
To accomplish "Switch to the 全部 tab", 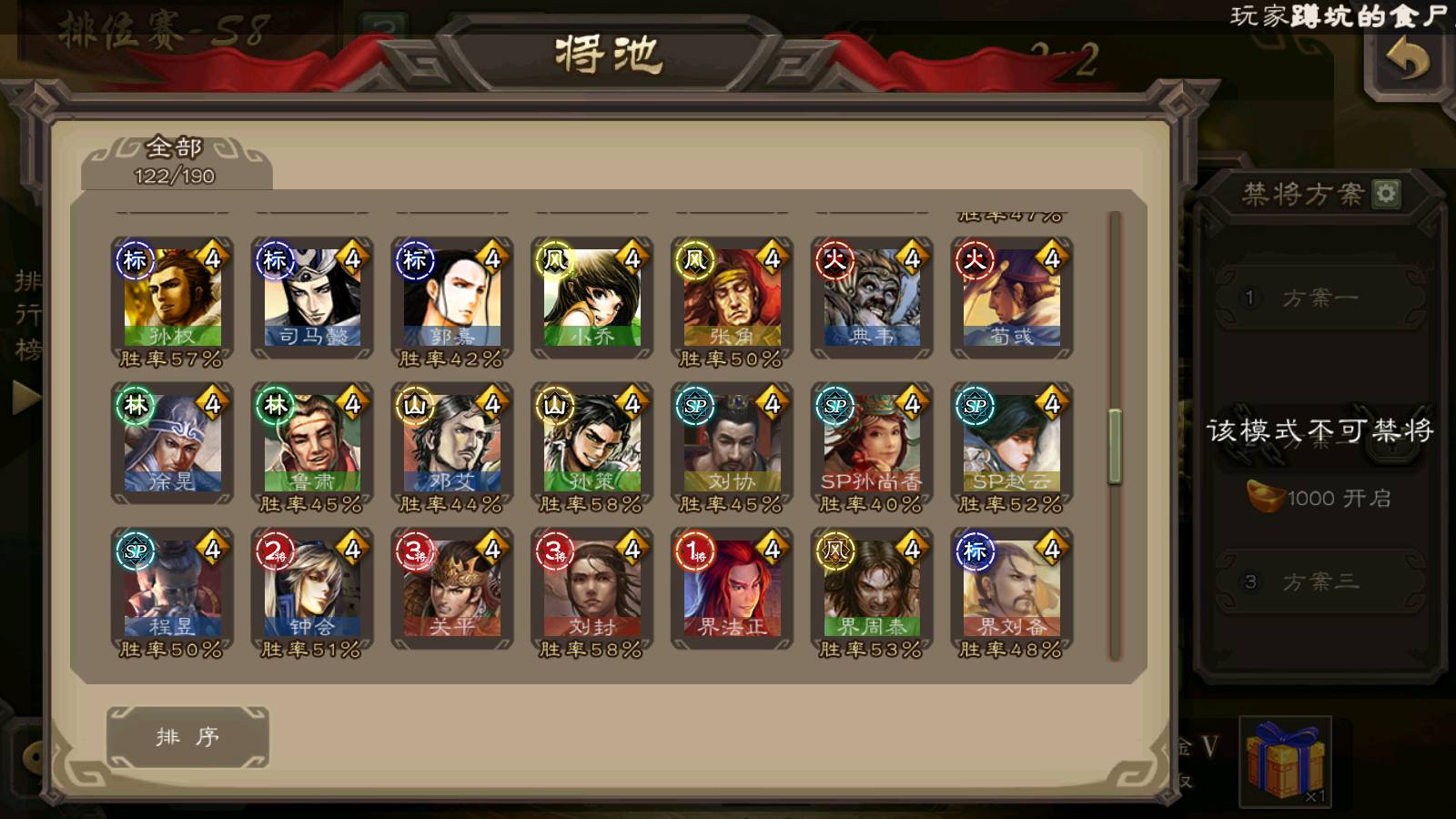I will tap(175, 161).
